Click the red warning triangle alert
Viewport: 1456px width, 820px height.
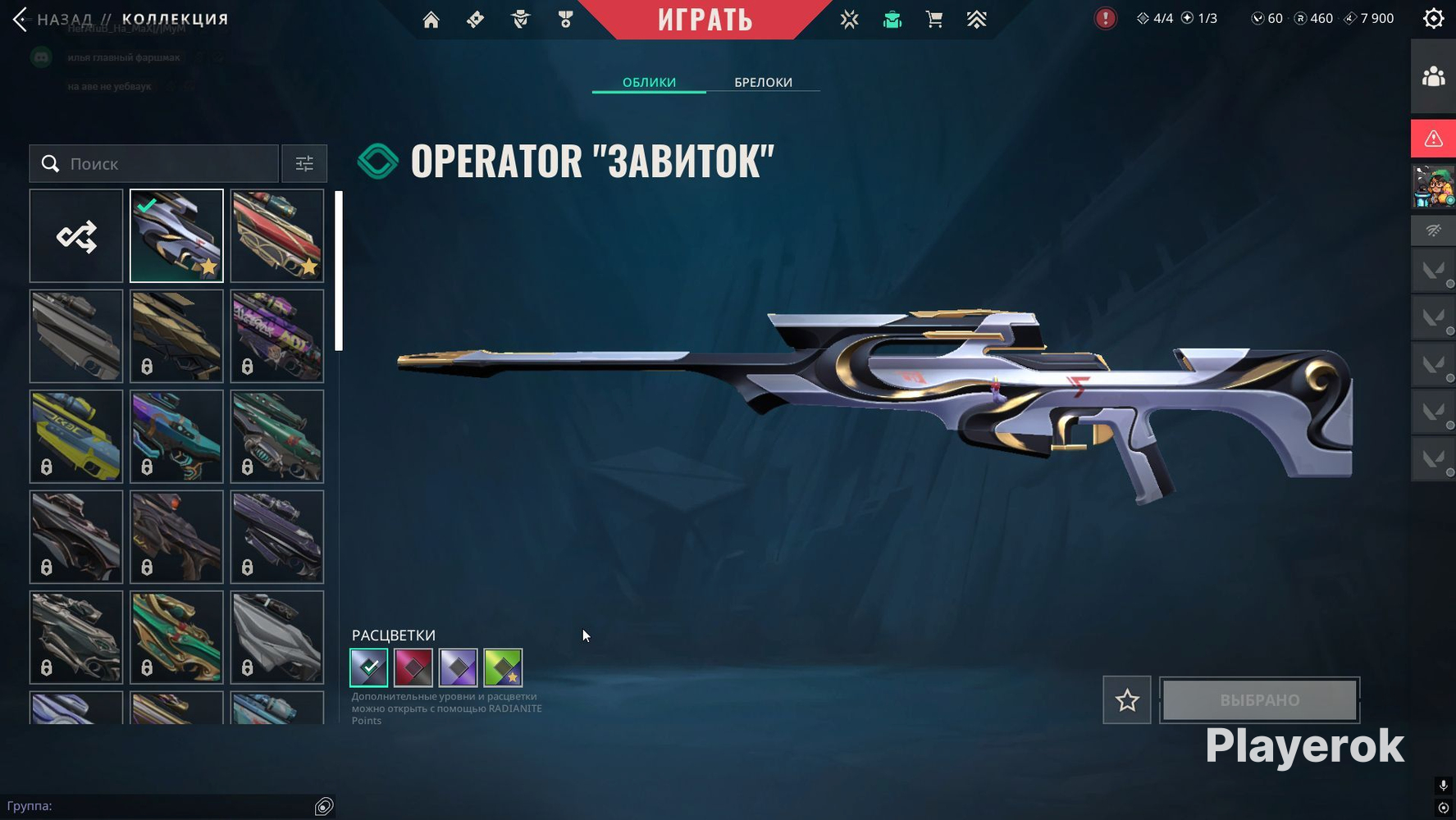(1433, 139)
